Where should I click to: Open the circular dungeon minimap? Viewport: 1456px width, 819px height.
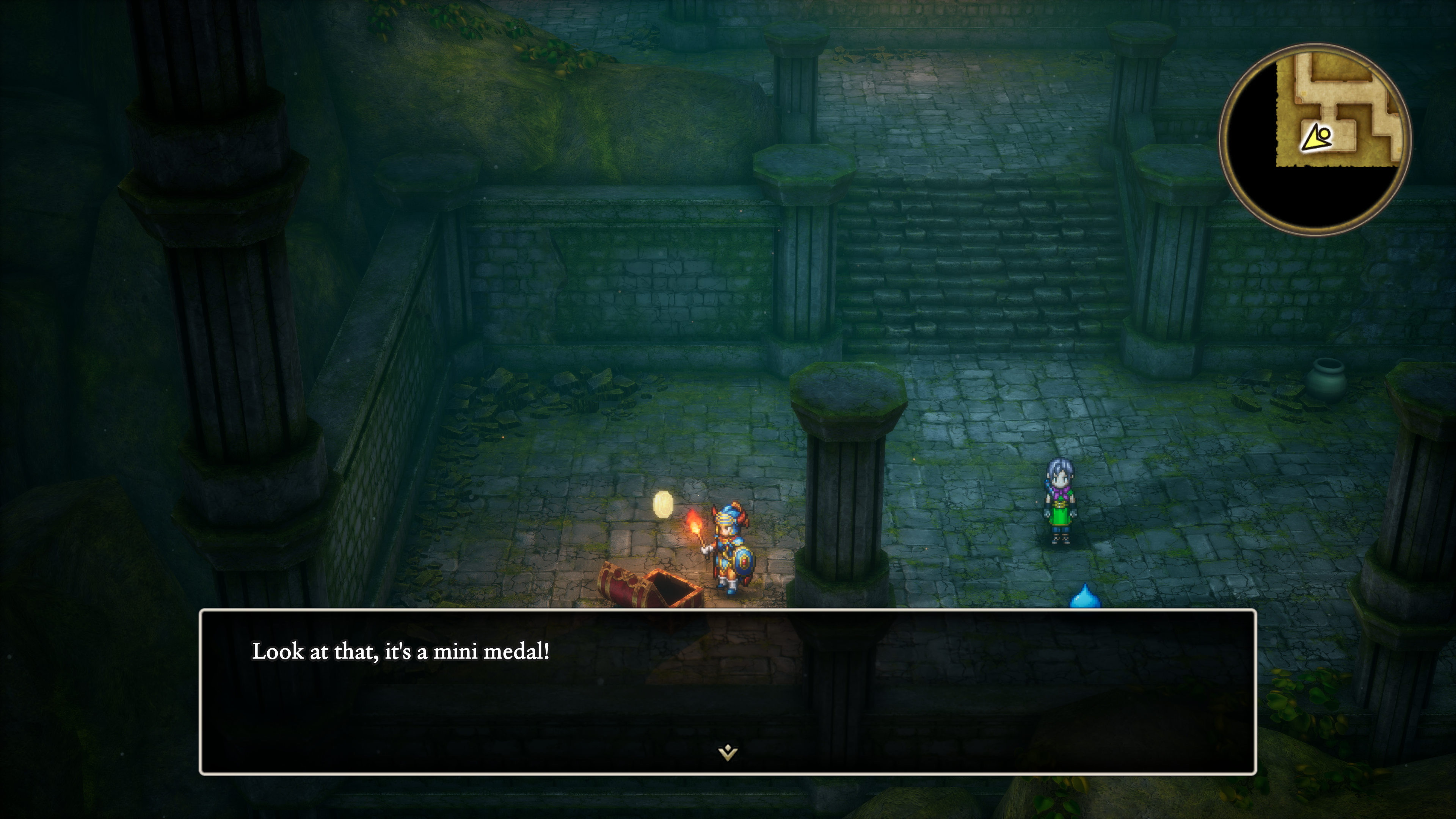tap(1315, 140)
